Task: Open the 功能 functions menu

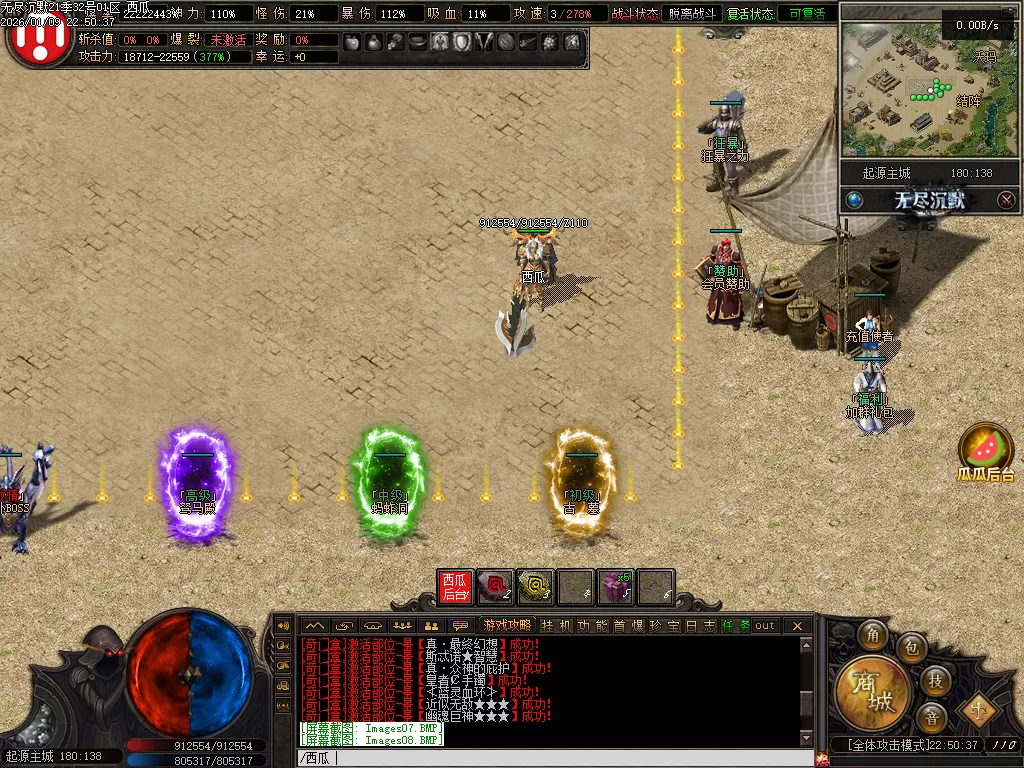Action: tap(586, 625)
